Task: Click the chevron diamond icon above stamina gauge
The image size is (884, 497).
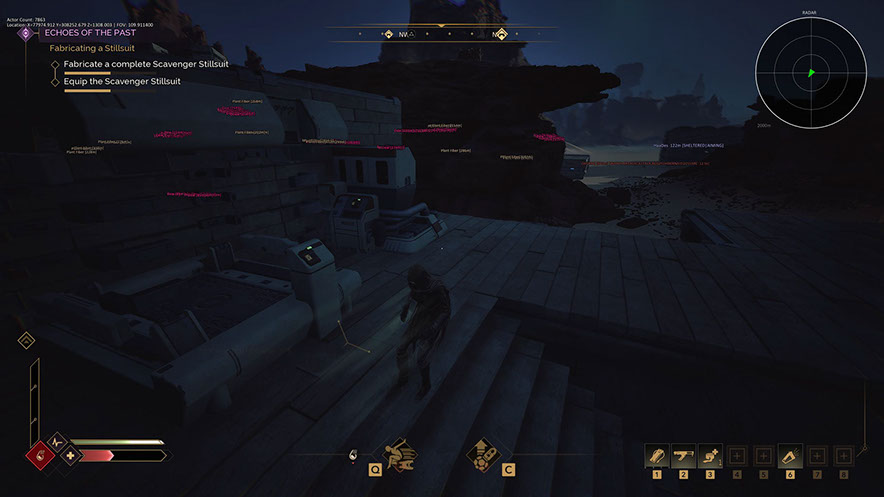Action: pyautogui.click(x=27, y=341)
